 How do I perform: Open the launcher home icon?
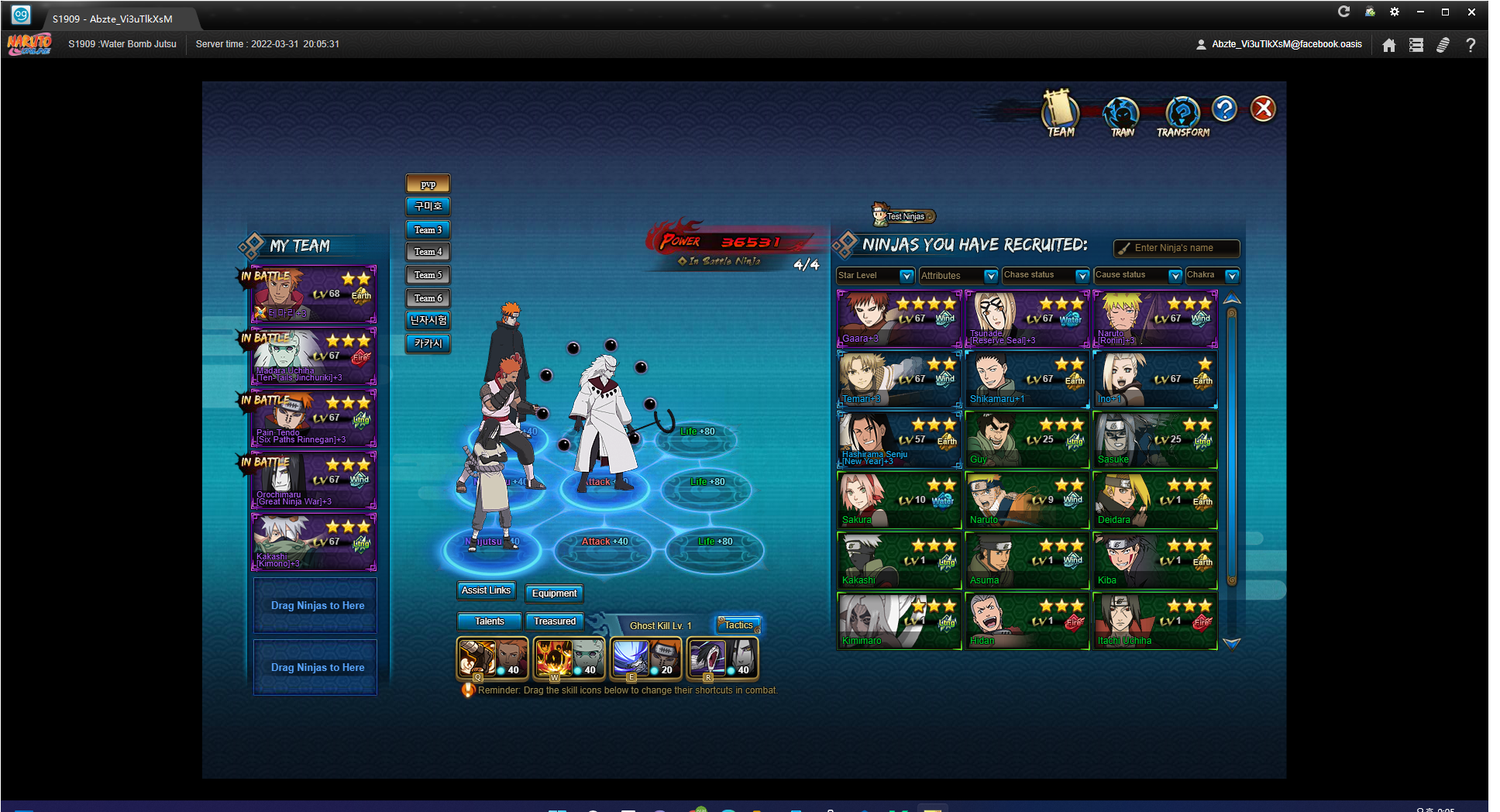click(1389, 45)
